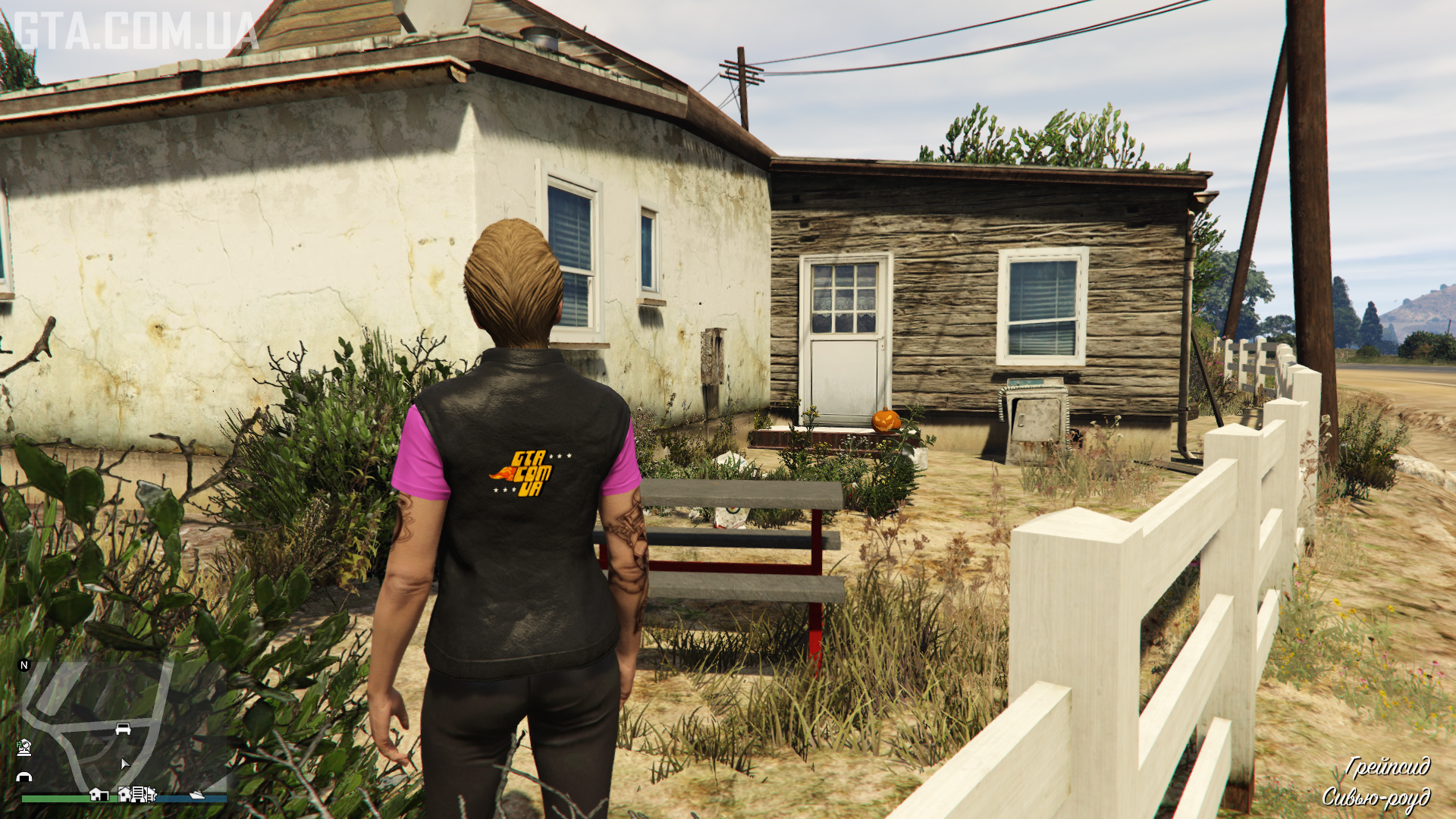Image resolution: width=1456 pixels, height=819 pixels.
Task: Click the north compass marker
Action: [x=24, y=665]
